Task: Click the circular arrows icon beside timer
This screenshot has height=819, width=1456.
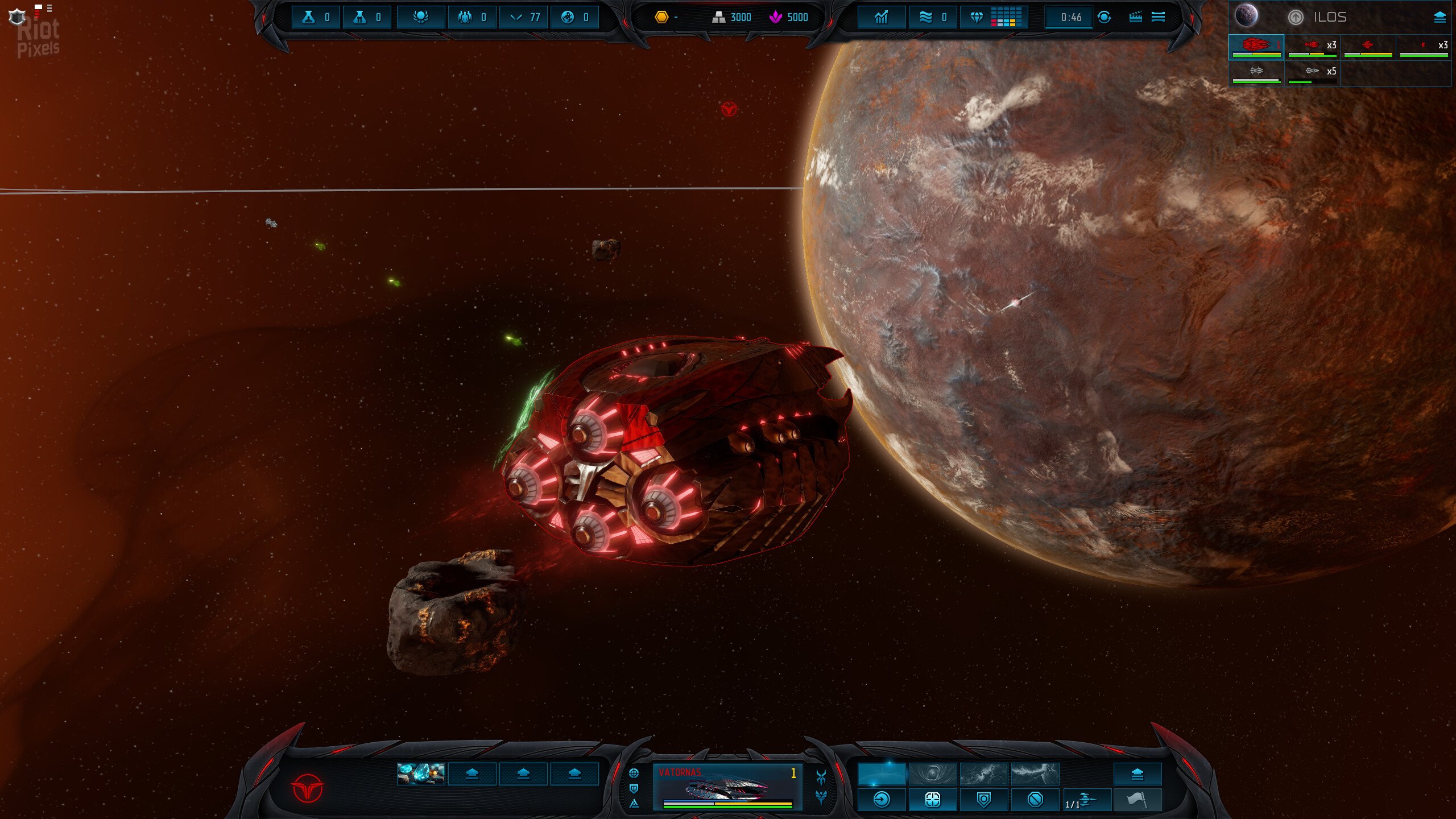Action: 1104,17
